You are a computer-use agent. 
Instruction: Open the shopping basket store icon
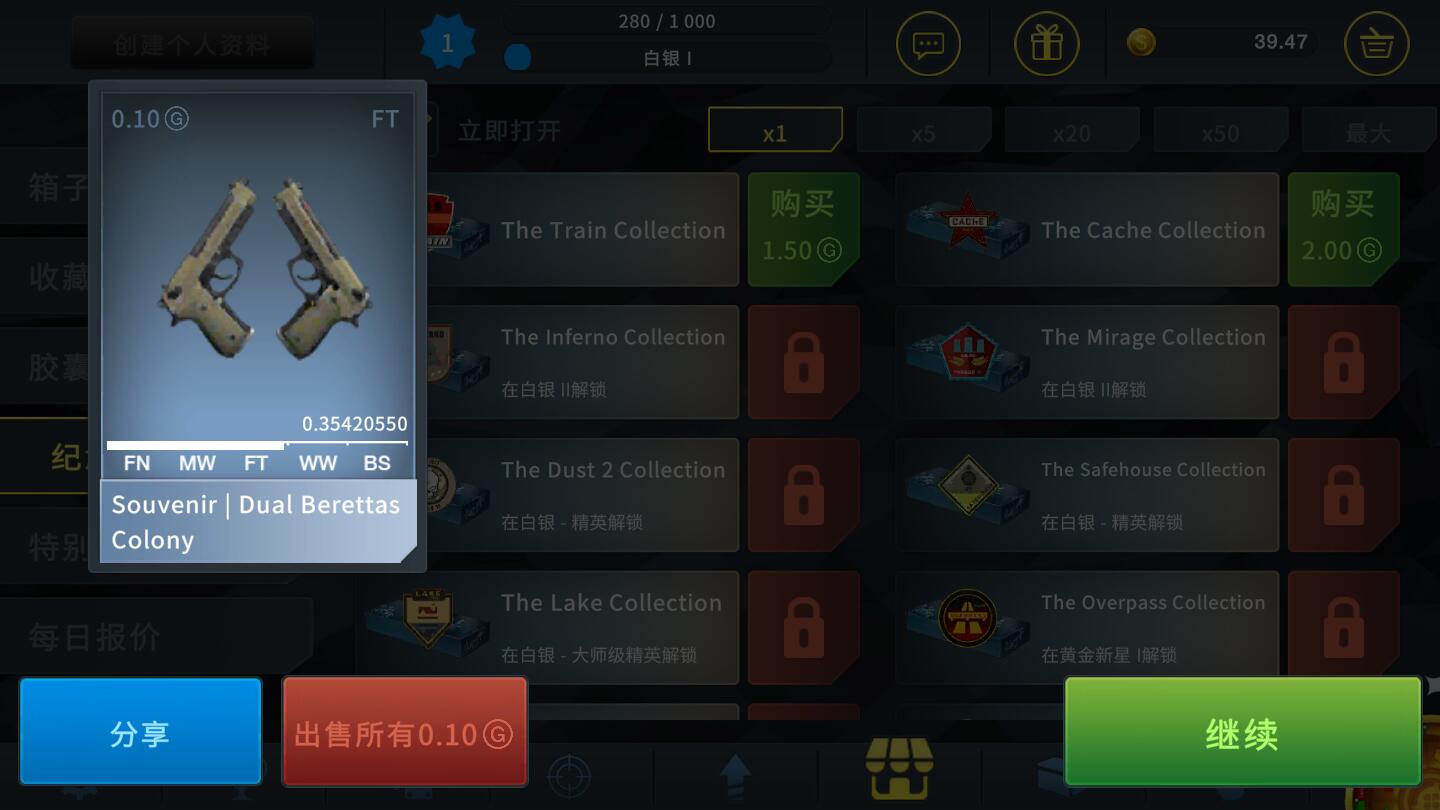tap(1376, 44)
